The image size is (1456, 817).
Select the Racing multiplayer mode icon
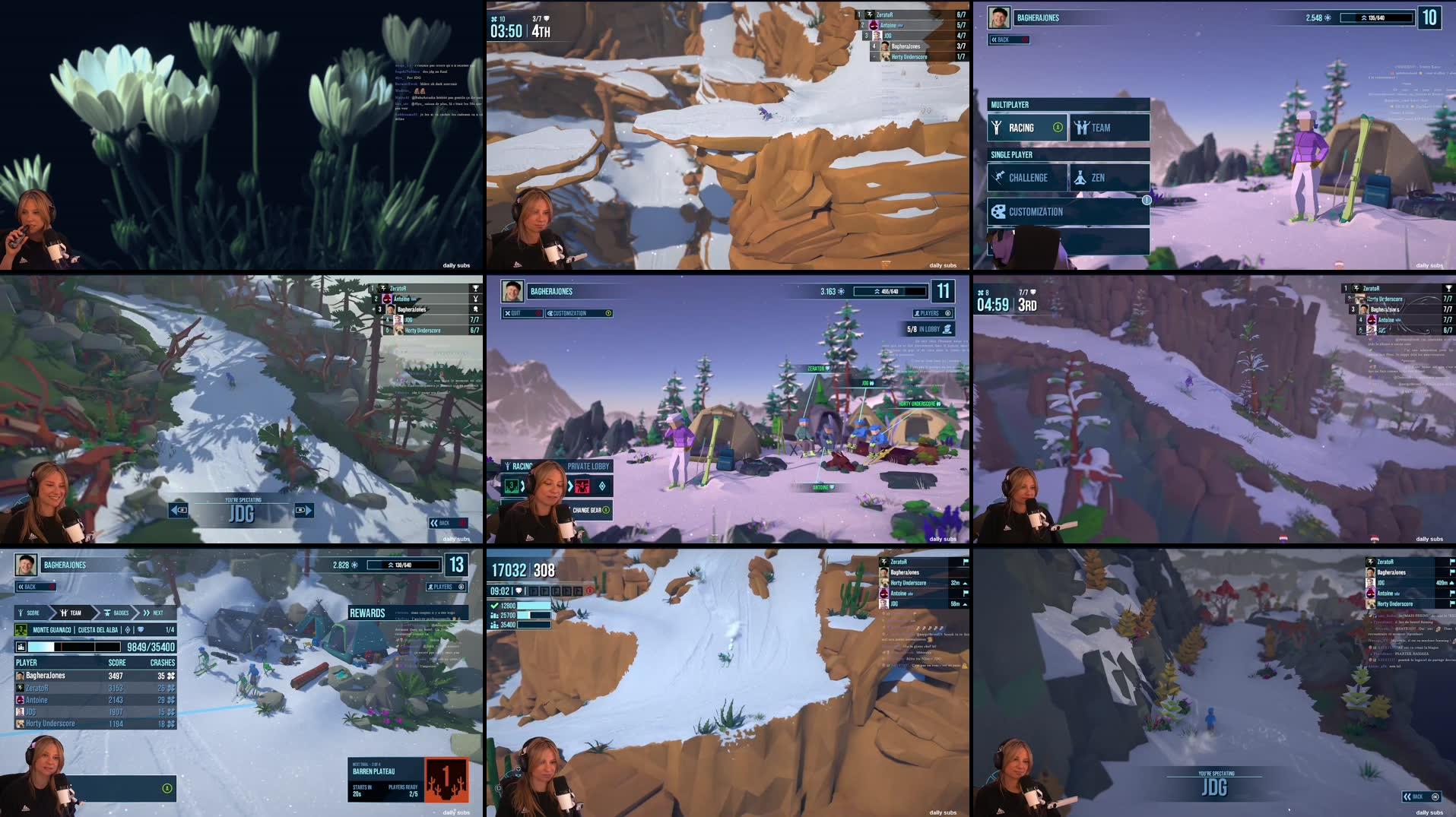point(997,127)
